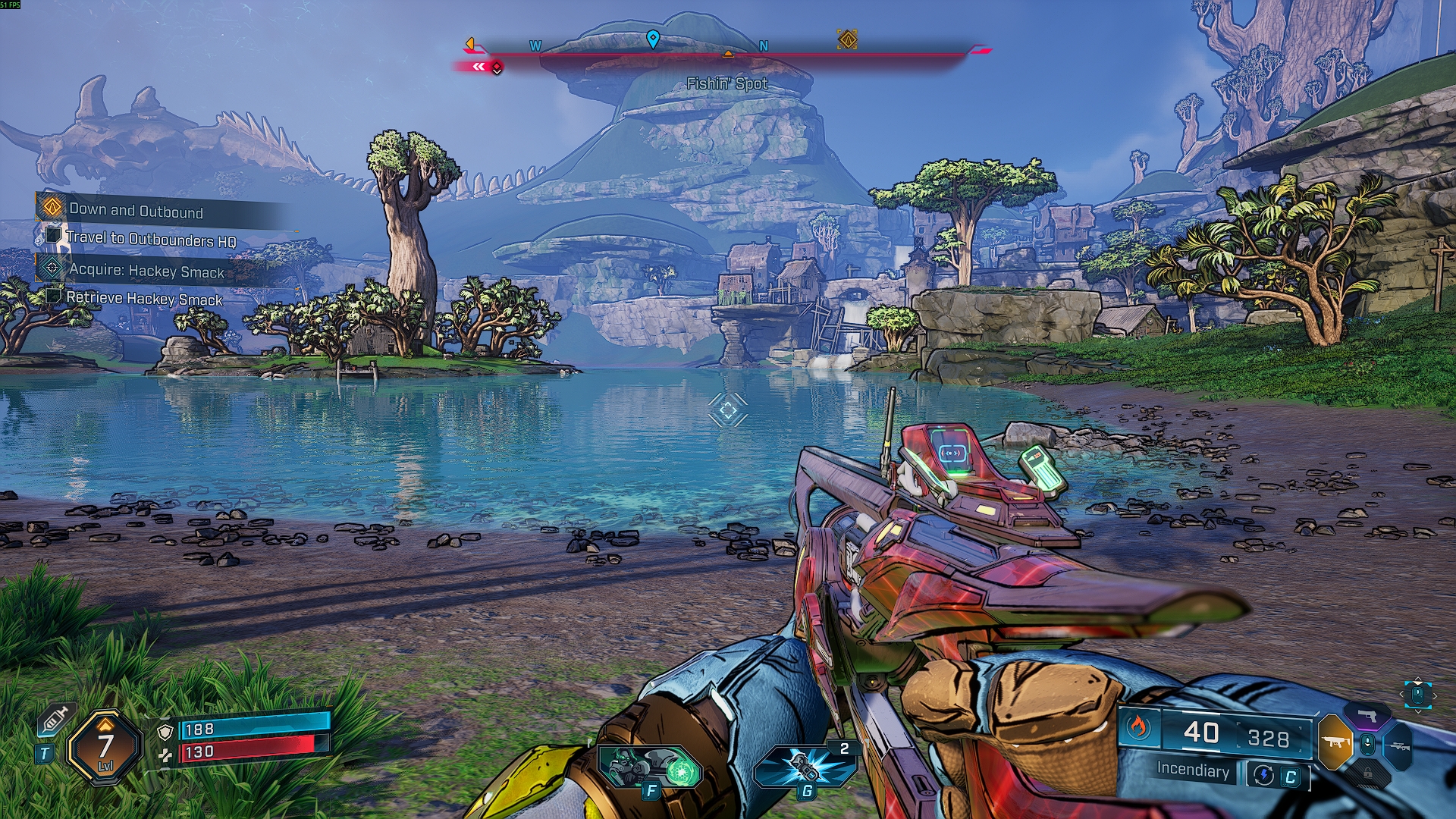Activate the action skill icon

click(650, 767)
